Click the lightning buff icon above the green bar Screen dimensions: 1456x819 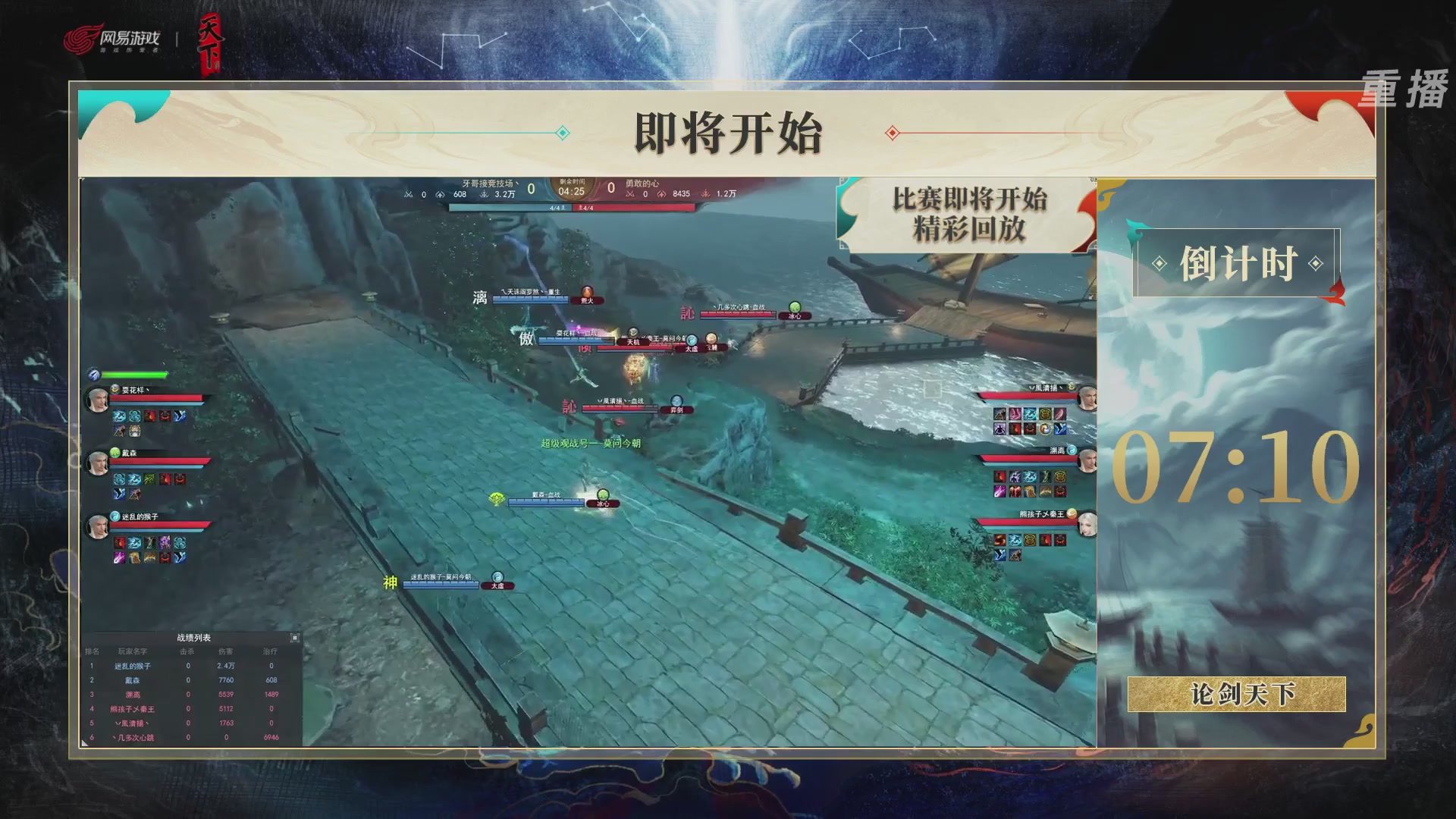pos(93,374)
